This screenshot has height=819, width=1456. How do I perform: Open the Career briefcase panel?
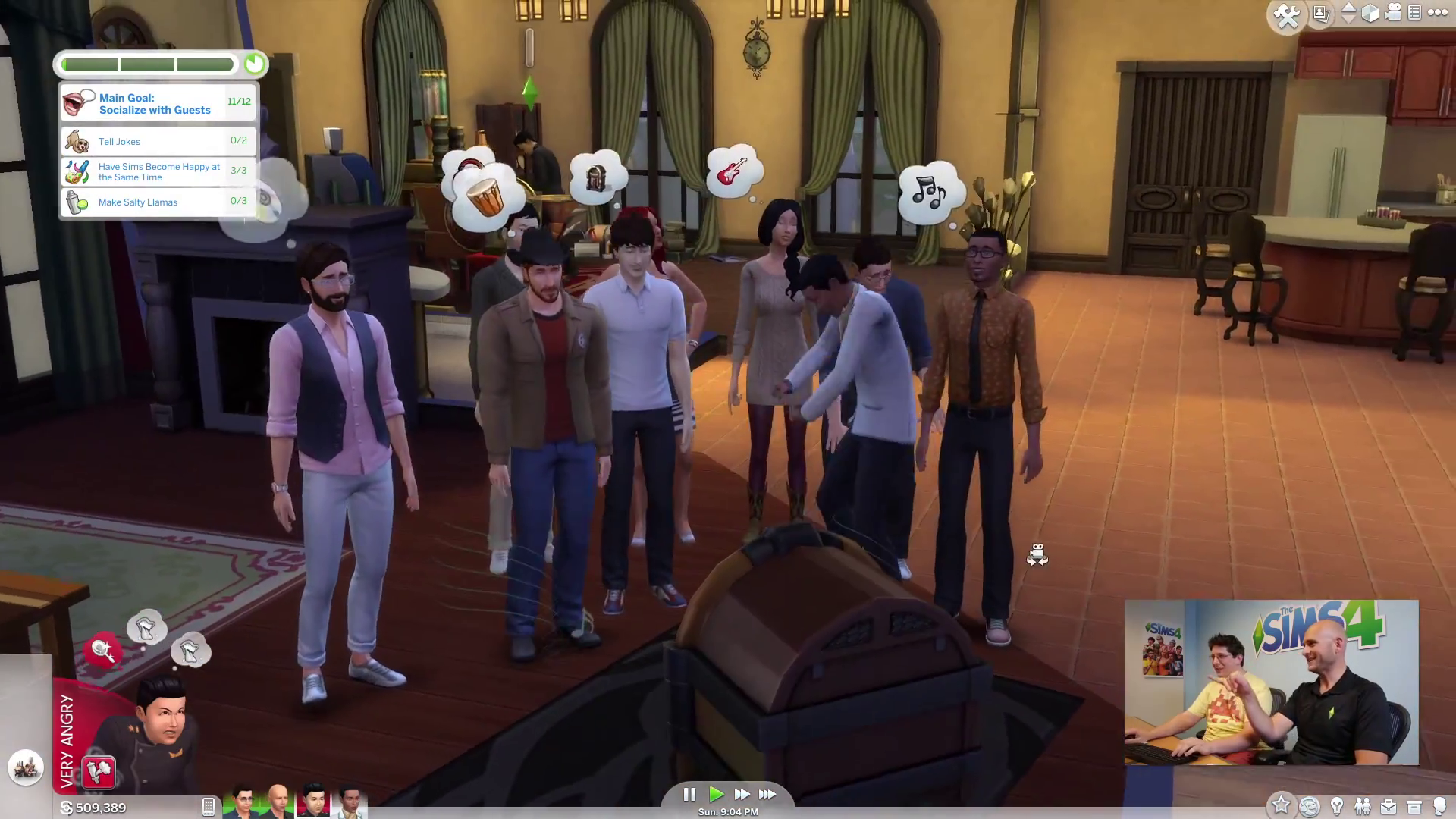[x=1389, y=806]
